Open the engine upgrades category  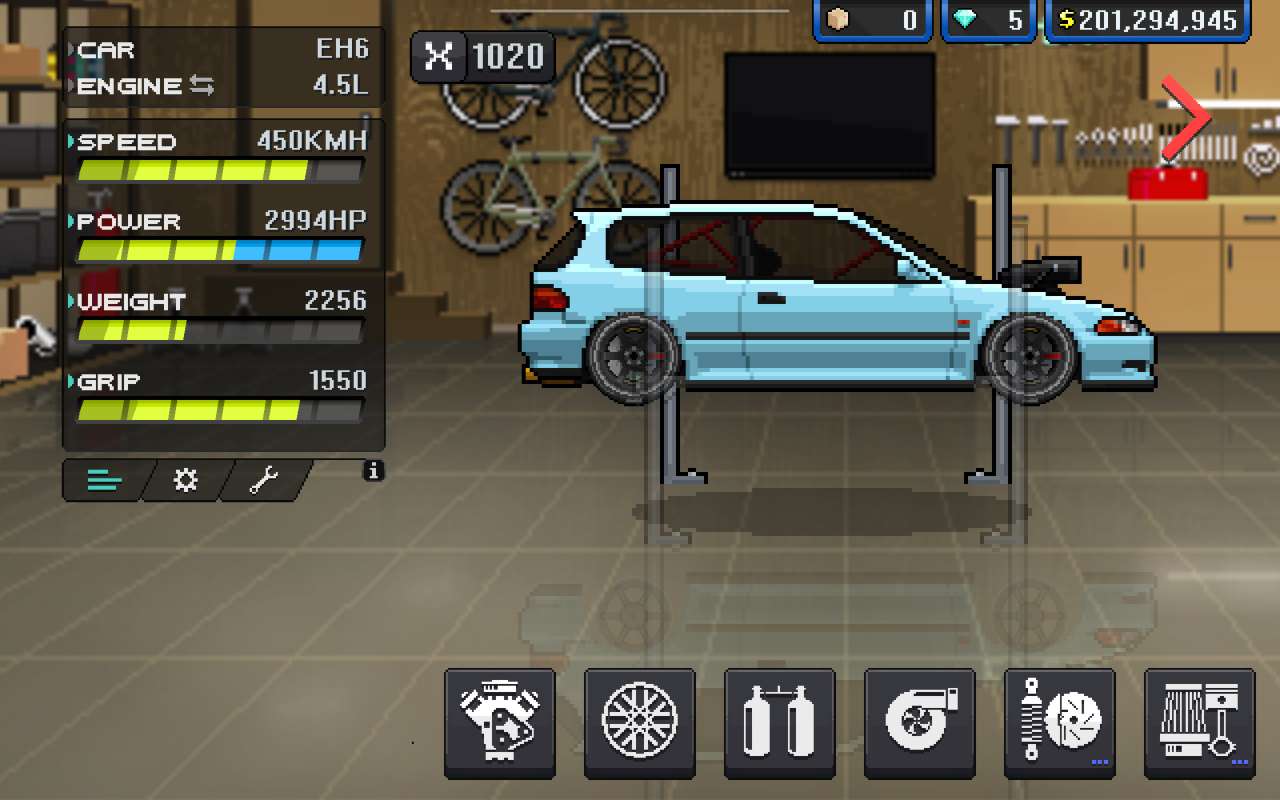pyautogui.click(x=499, y=723)
